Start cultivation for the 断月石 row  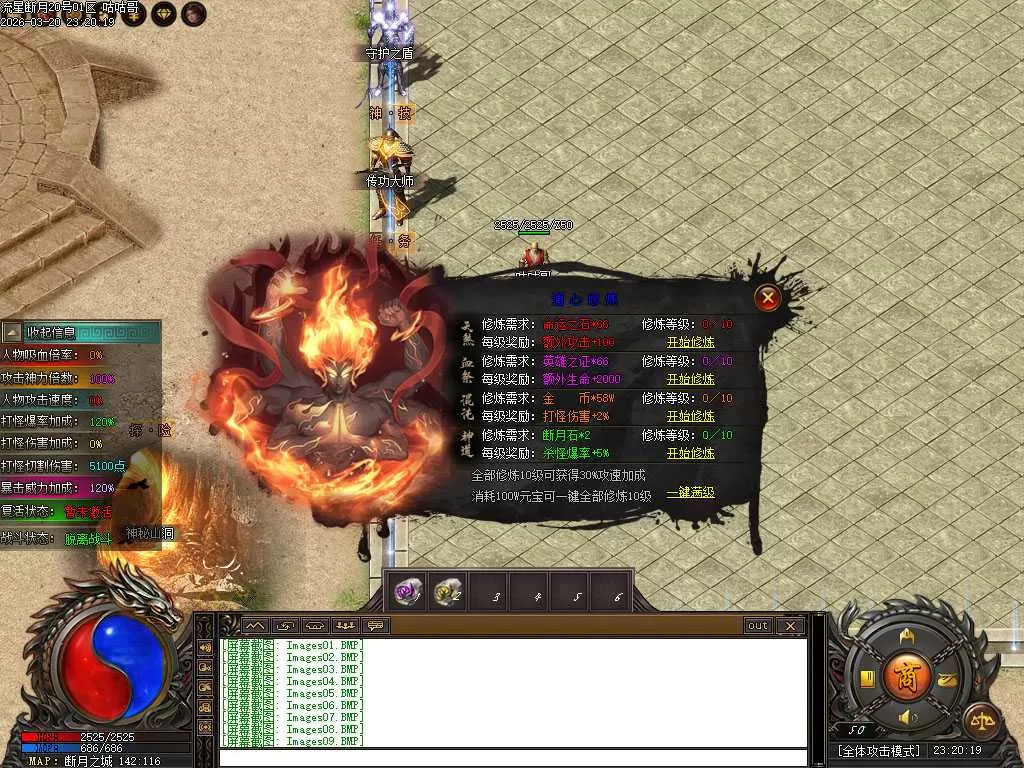coord(690,453)
